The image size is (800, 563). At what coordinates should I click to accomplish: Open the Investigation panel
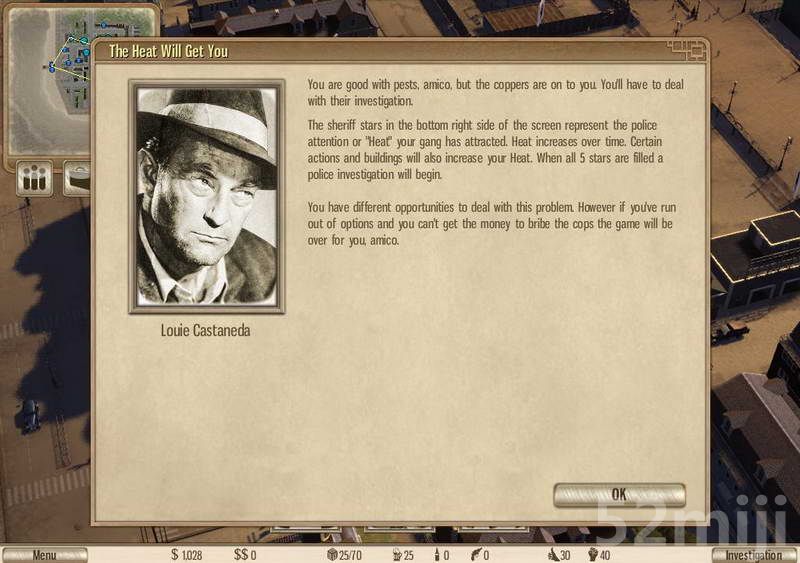tap(754, 555)
